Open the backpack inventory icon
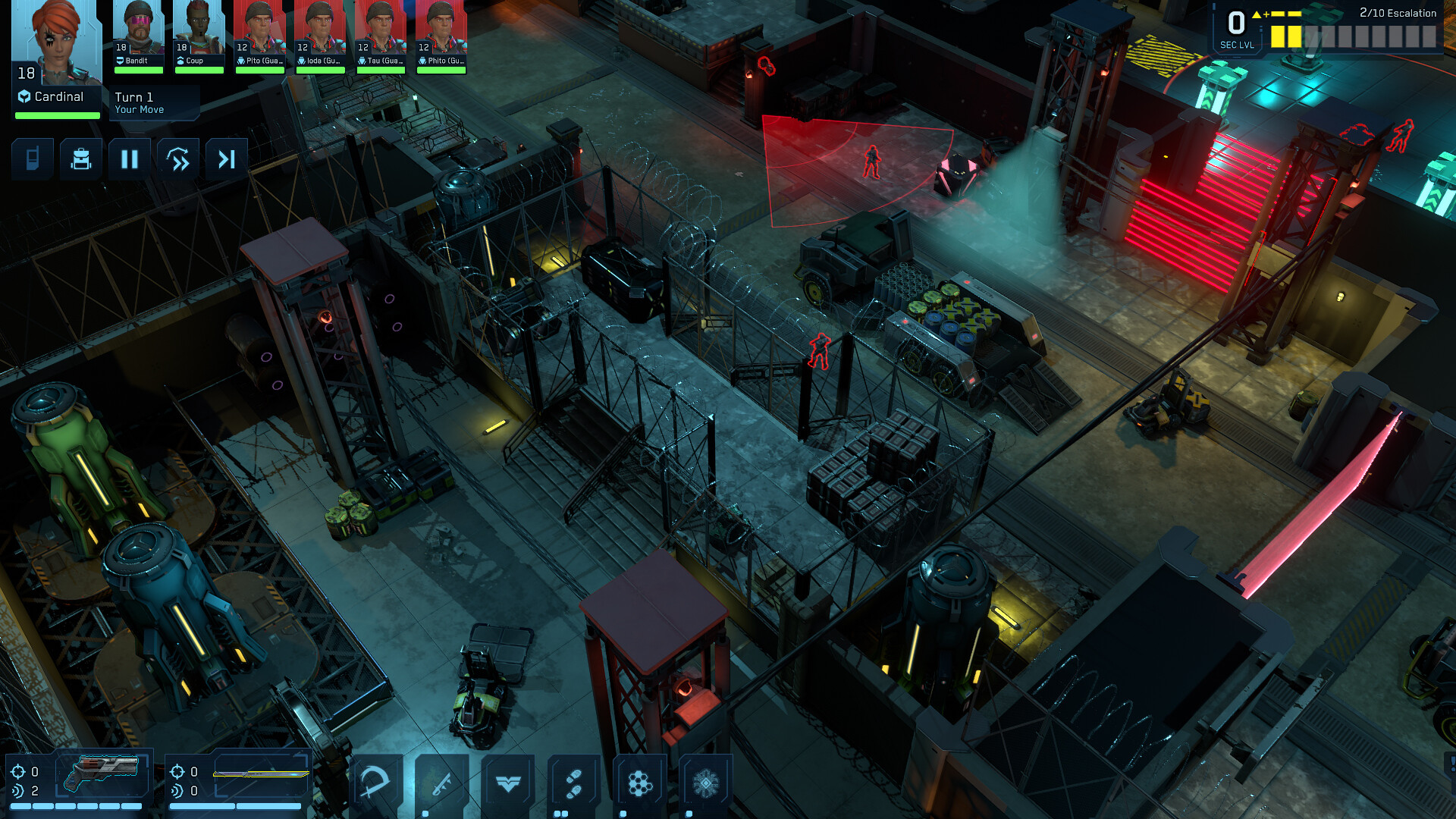The image size is (1456, 819). [80, 158]
